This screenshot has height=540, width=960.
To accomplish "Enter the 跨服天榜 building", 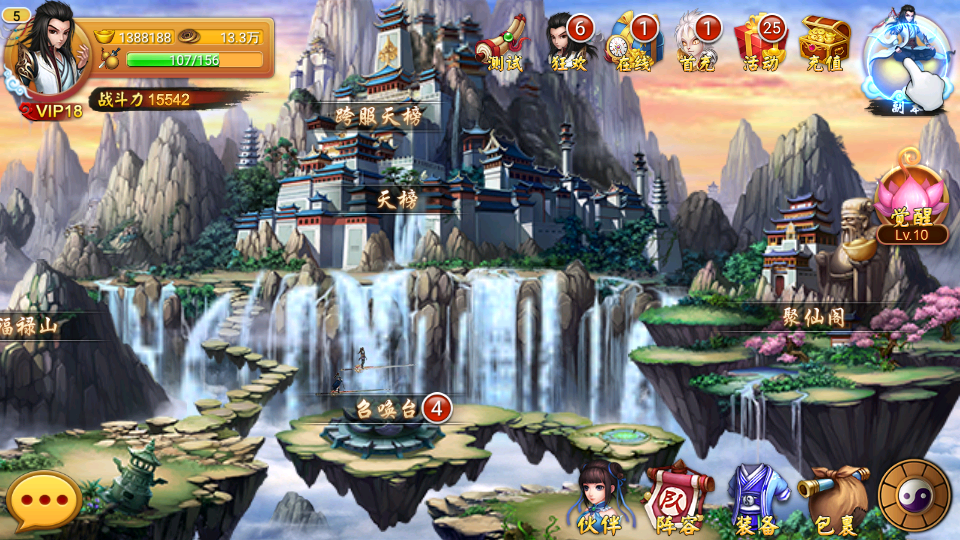I will point(378,116).
